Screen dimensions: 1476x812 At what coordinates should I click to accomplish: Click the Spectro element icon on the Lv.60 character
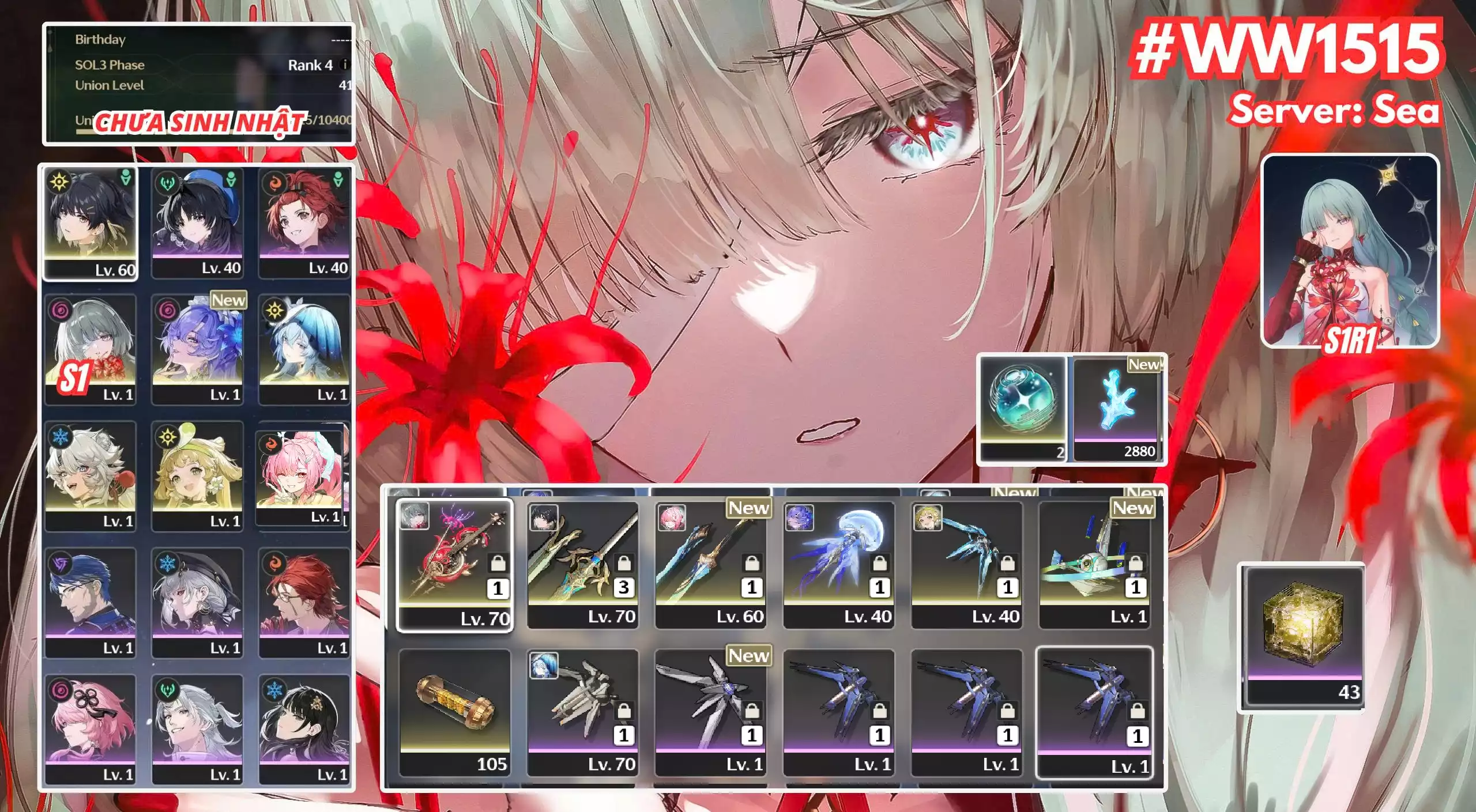[x=59, y=182]
